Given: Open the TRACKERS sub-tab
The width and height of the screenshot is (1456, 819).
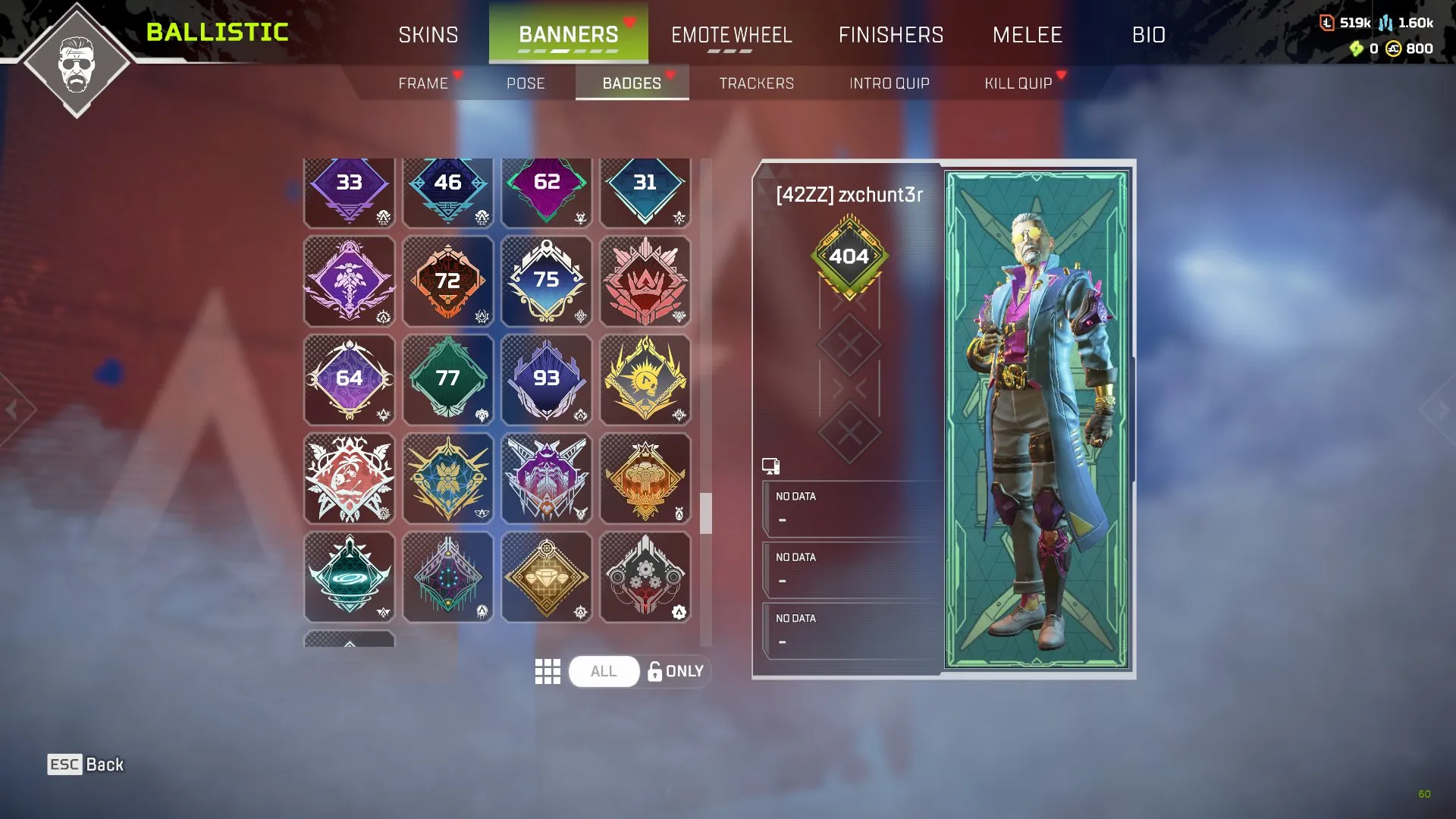Looking at the screenshot, I should pos(756,83).
